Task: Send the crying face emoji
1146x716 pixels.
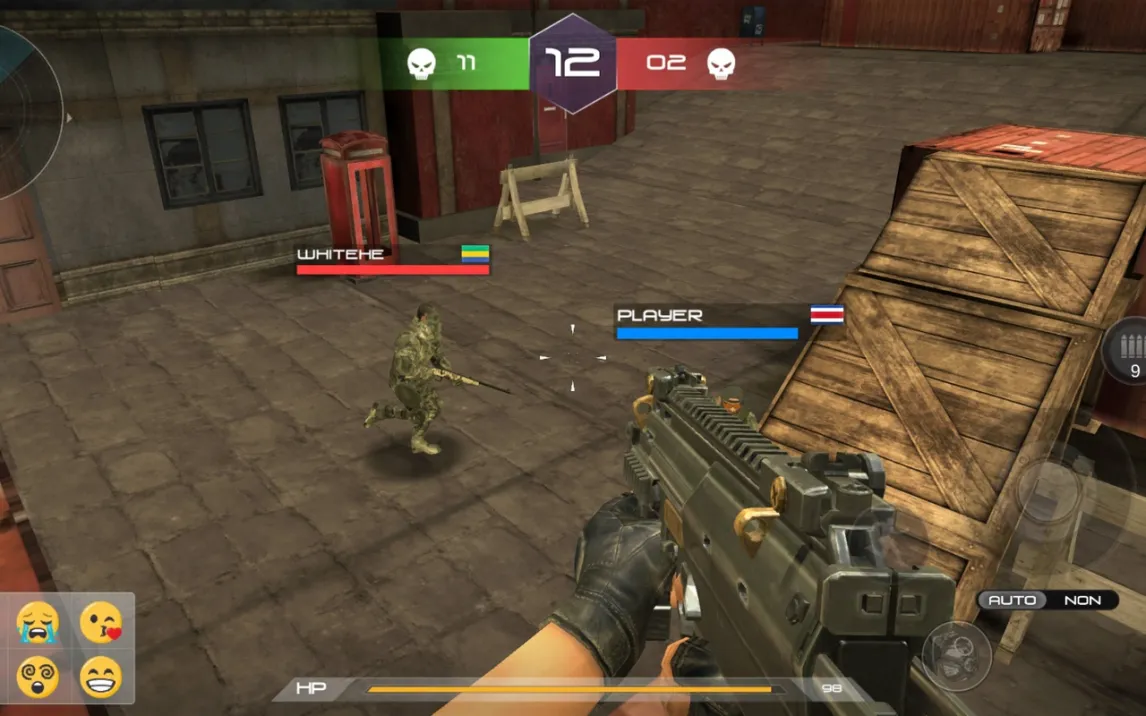Action: tap(38, 623)
